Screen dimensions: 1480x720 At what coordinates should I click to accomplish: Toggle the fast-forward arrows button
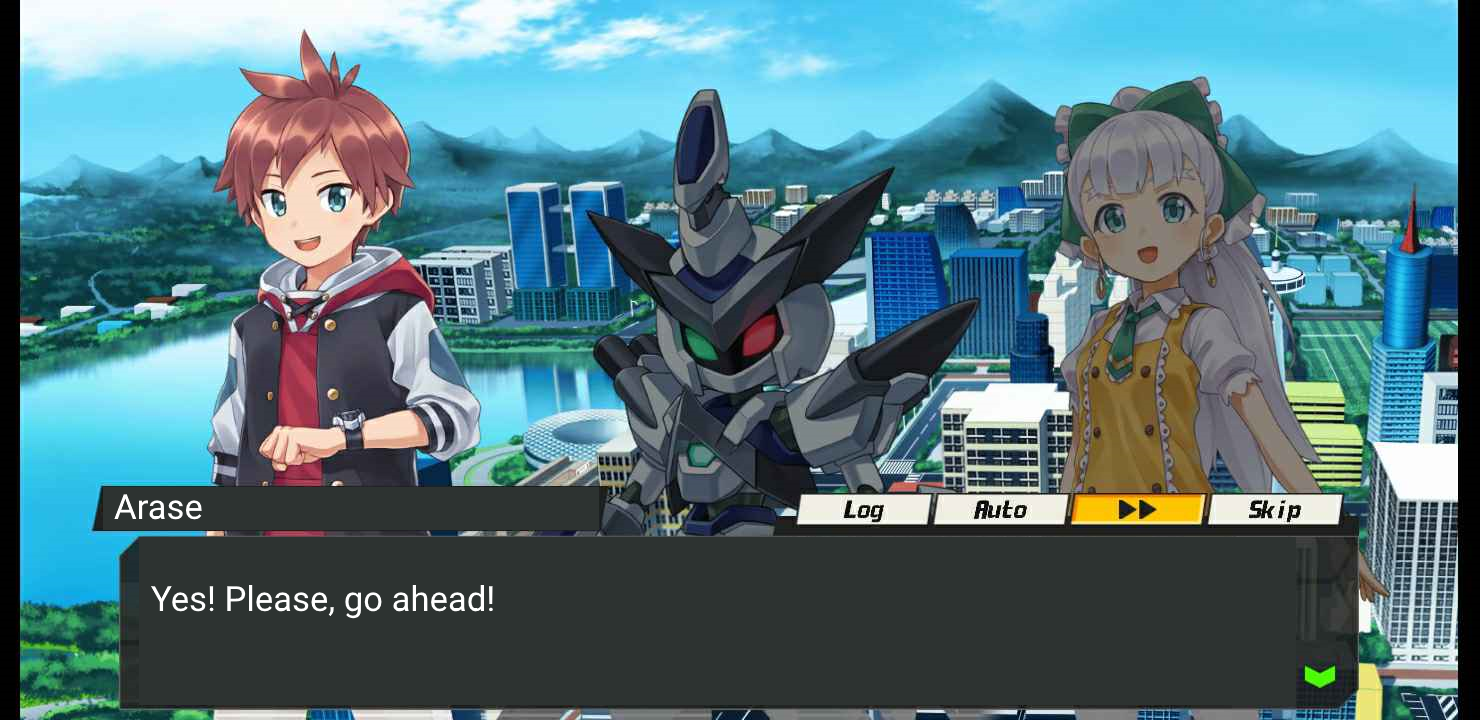1137,510
